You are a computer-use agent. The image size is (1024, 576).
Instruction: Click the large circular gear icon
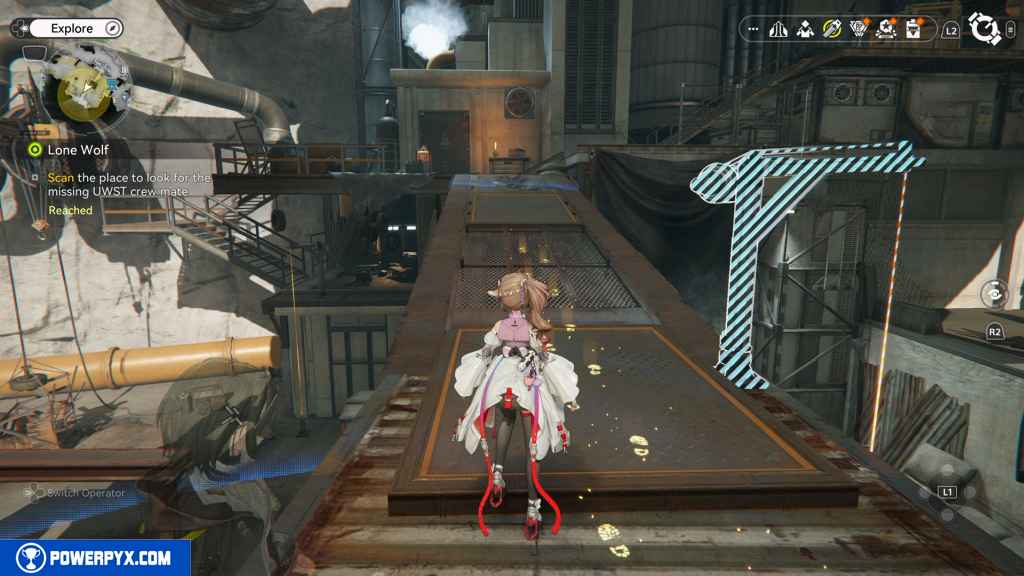(x=985, y=30)
